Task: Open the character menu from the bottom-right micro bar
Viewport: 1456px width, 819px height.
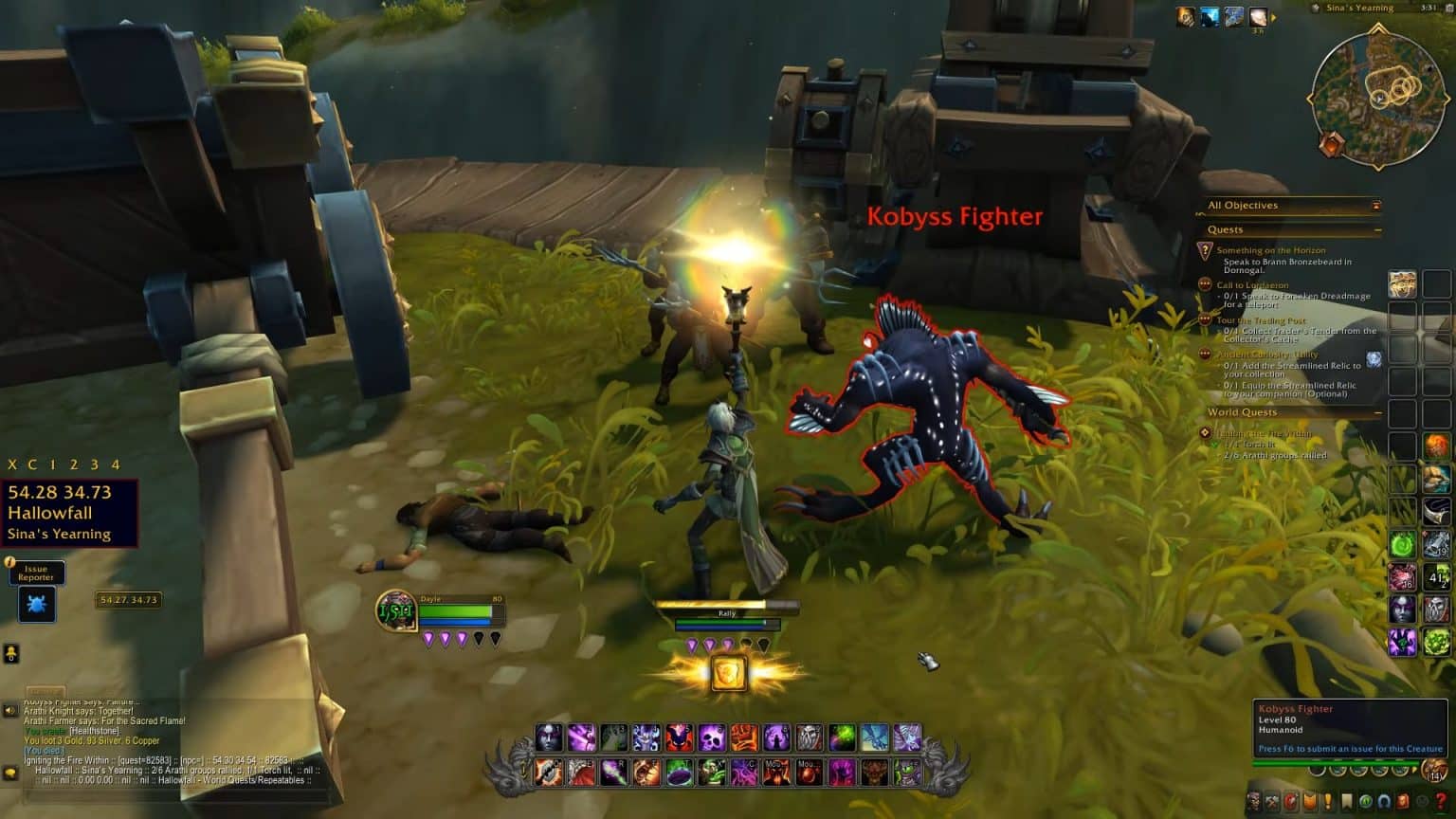Action: pyautogui.click(x=1253, y=801)
